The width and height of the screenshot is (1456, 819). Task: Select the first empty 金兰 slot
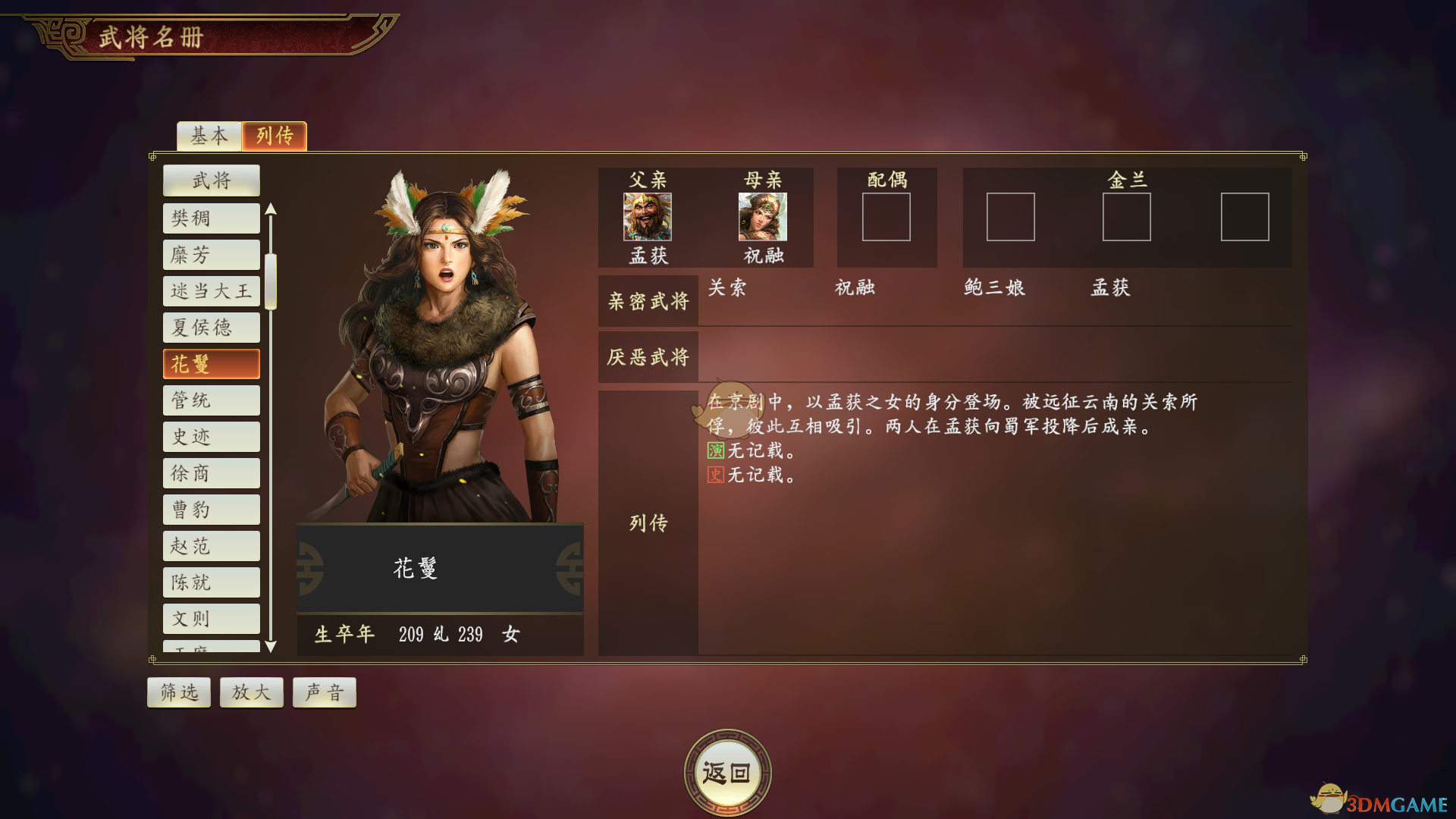coord(1012,218)
